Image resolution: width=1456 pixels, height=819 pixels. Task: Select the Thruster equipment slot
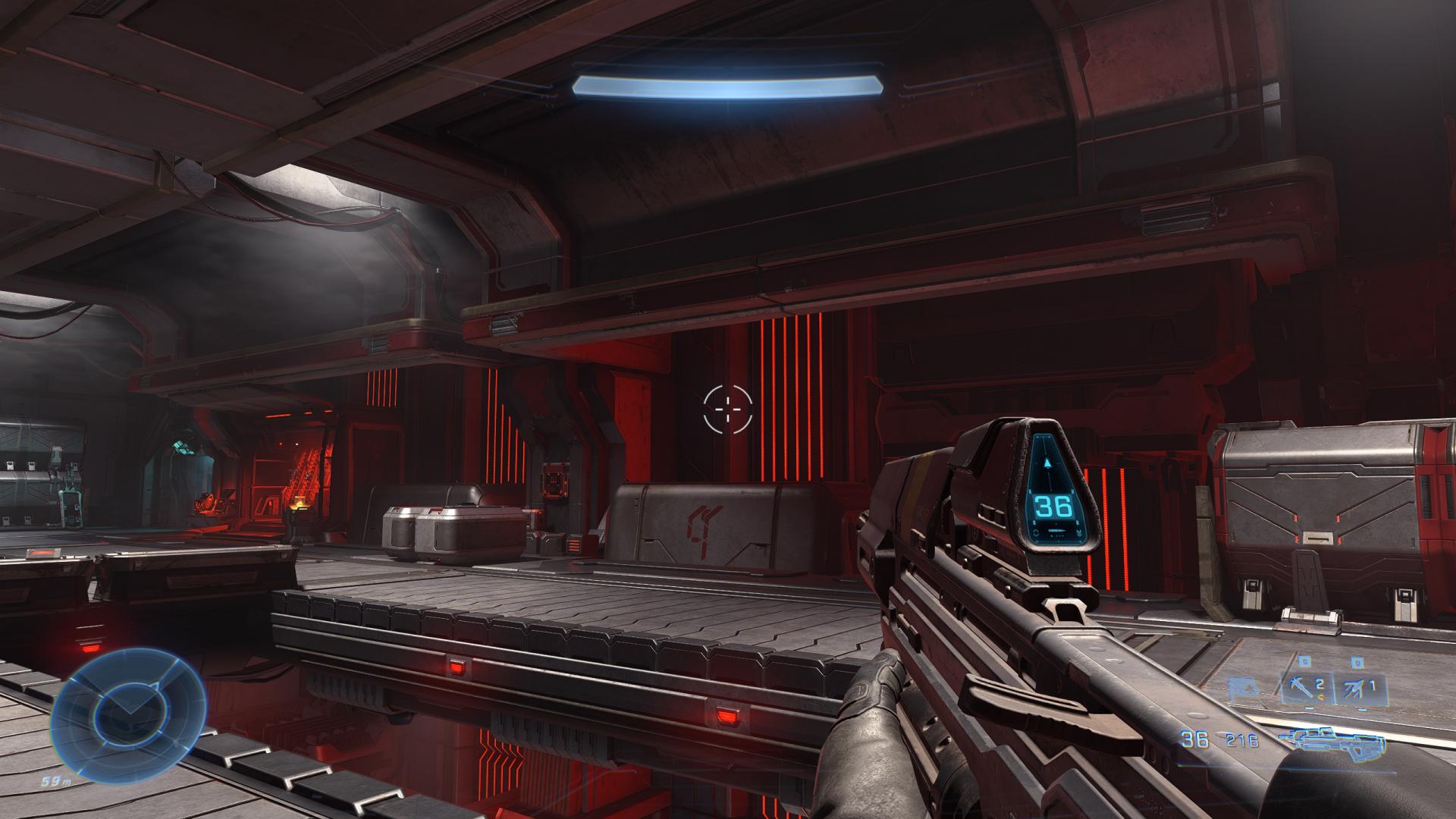click(1358, 688)
